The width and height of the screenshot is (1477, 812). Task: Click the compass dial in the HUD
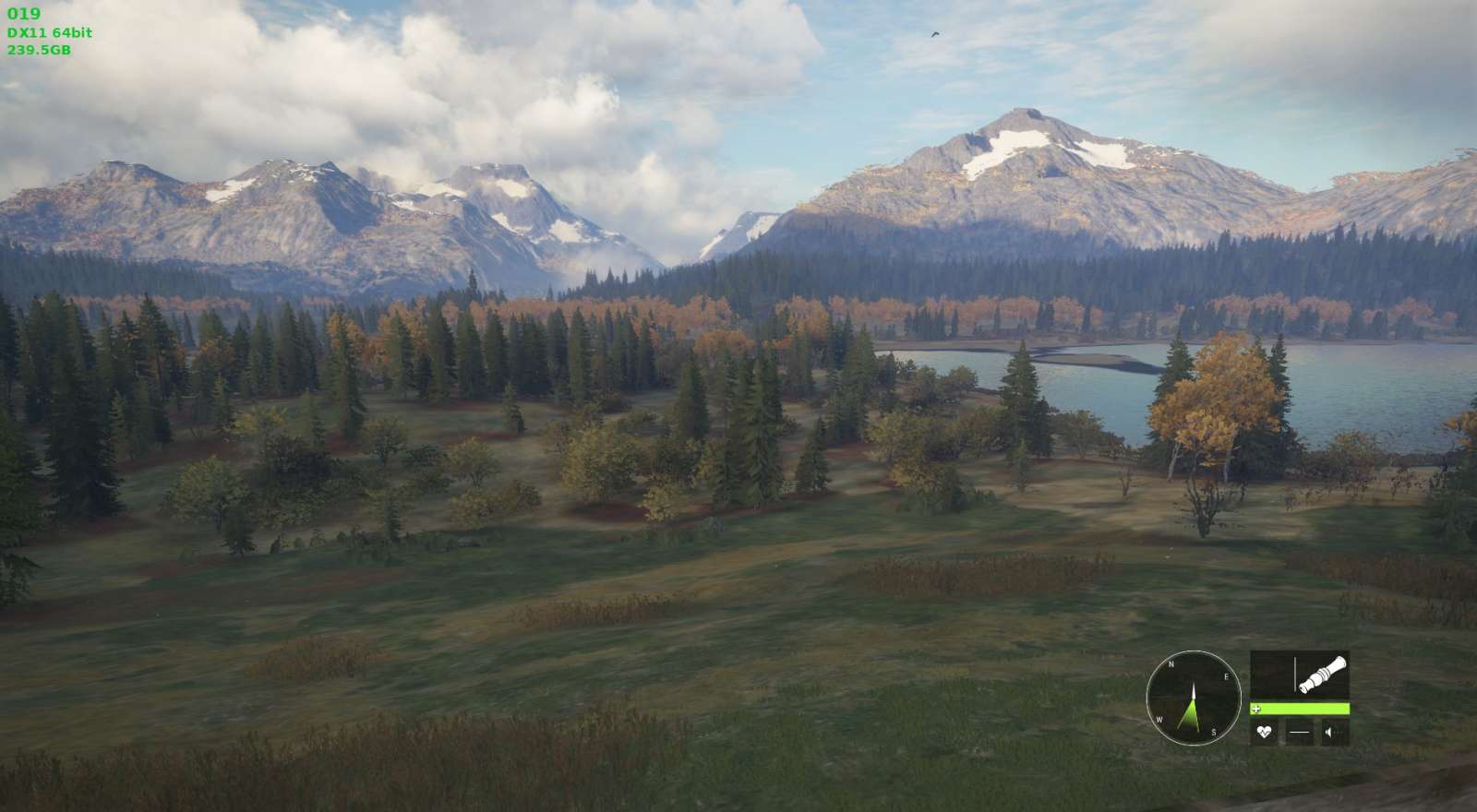(1193, 698)
